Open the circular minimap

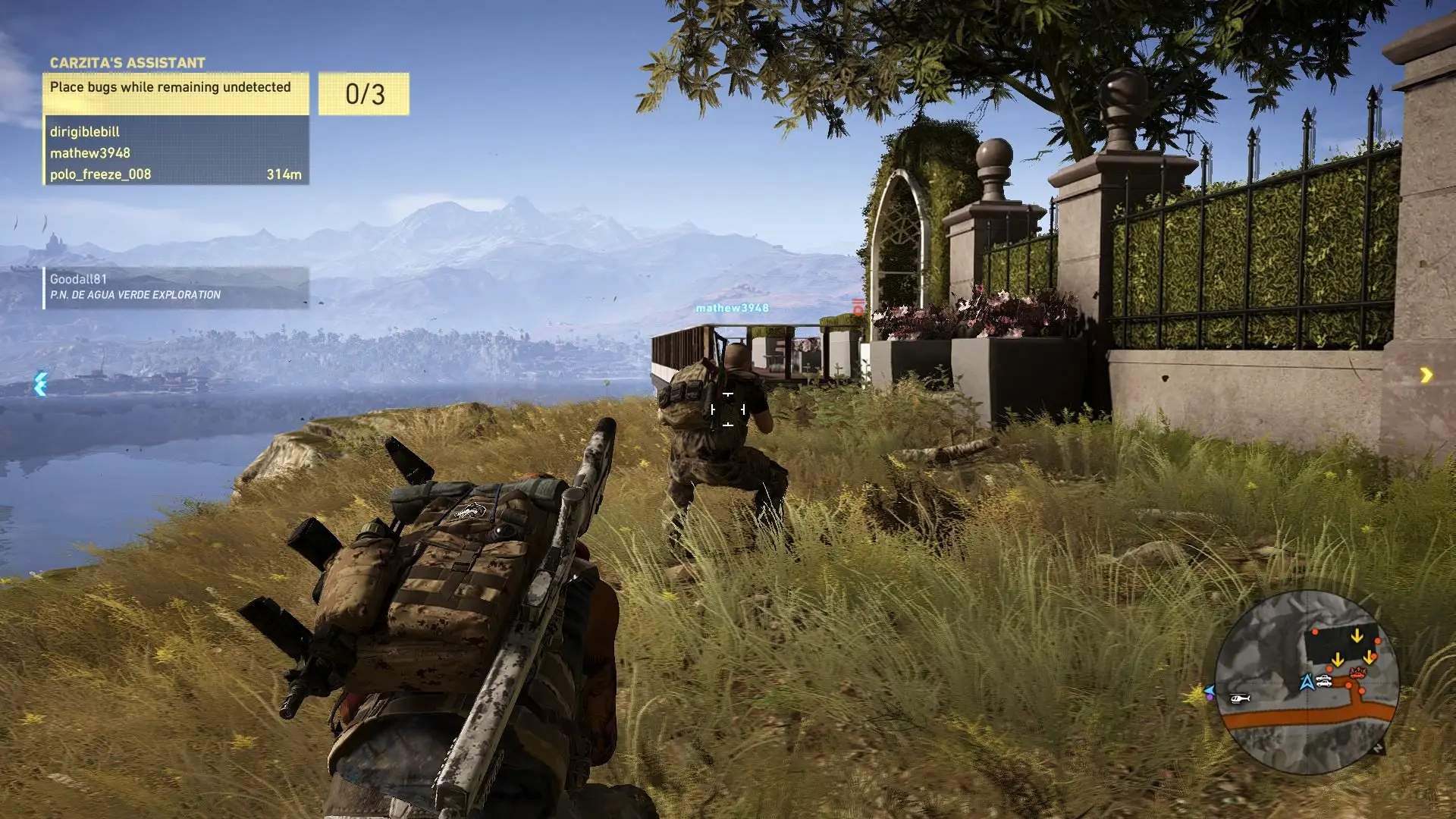[1307, 682]
